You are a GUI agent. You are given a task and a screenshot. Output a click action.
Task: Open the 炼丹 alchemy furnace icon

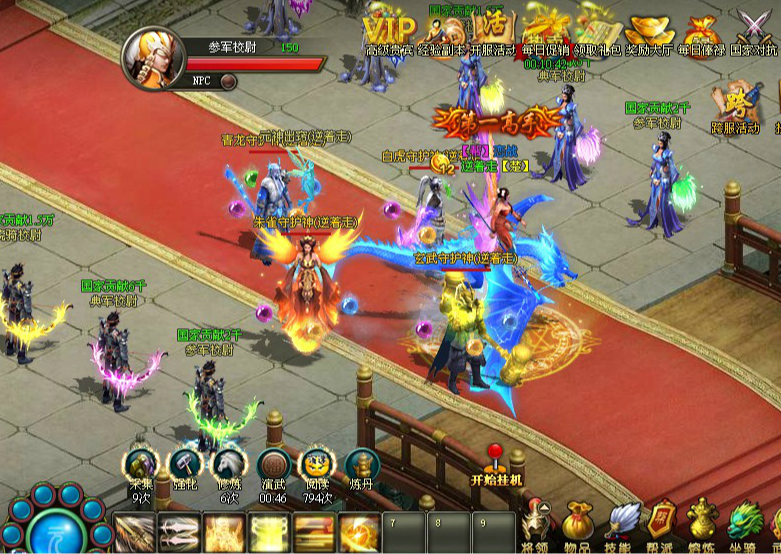coord(362,465)
